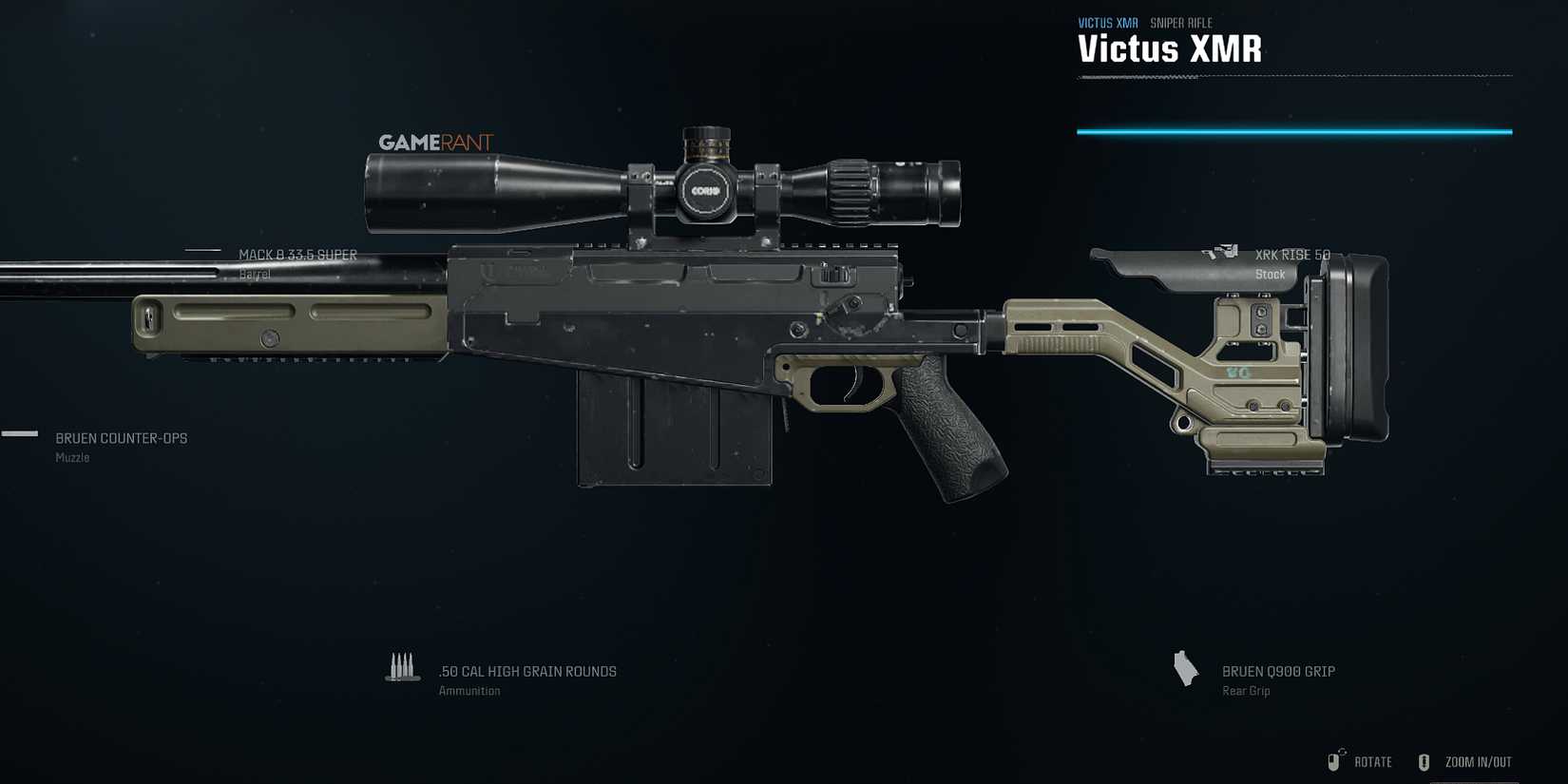Click the zoom in/out mouse icon
The width and height of the screenshot is (1568, 784).
(1424, 760)
